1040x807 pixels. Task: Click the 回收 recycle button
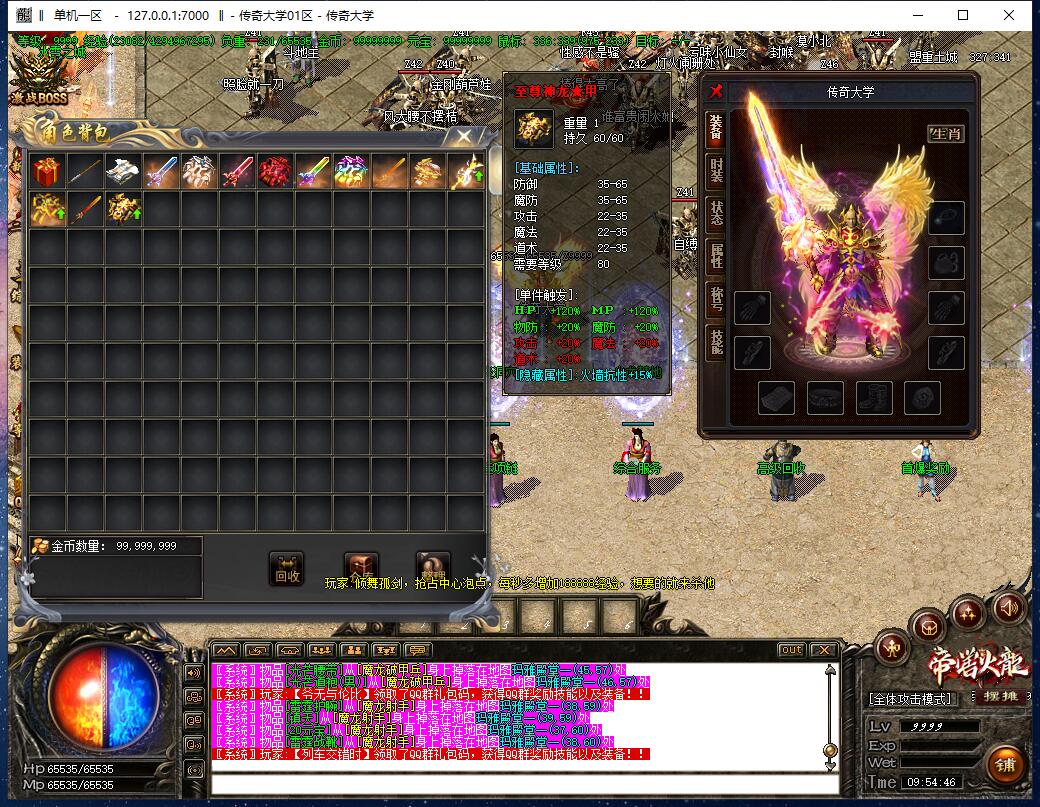[287, 569]
